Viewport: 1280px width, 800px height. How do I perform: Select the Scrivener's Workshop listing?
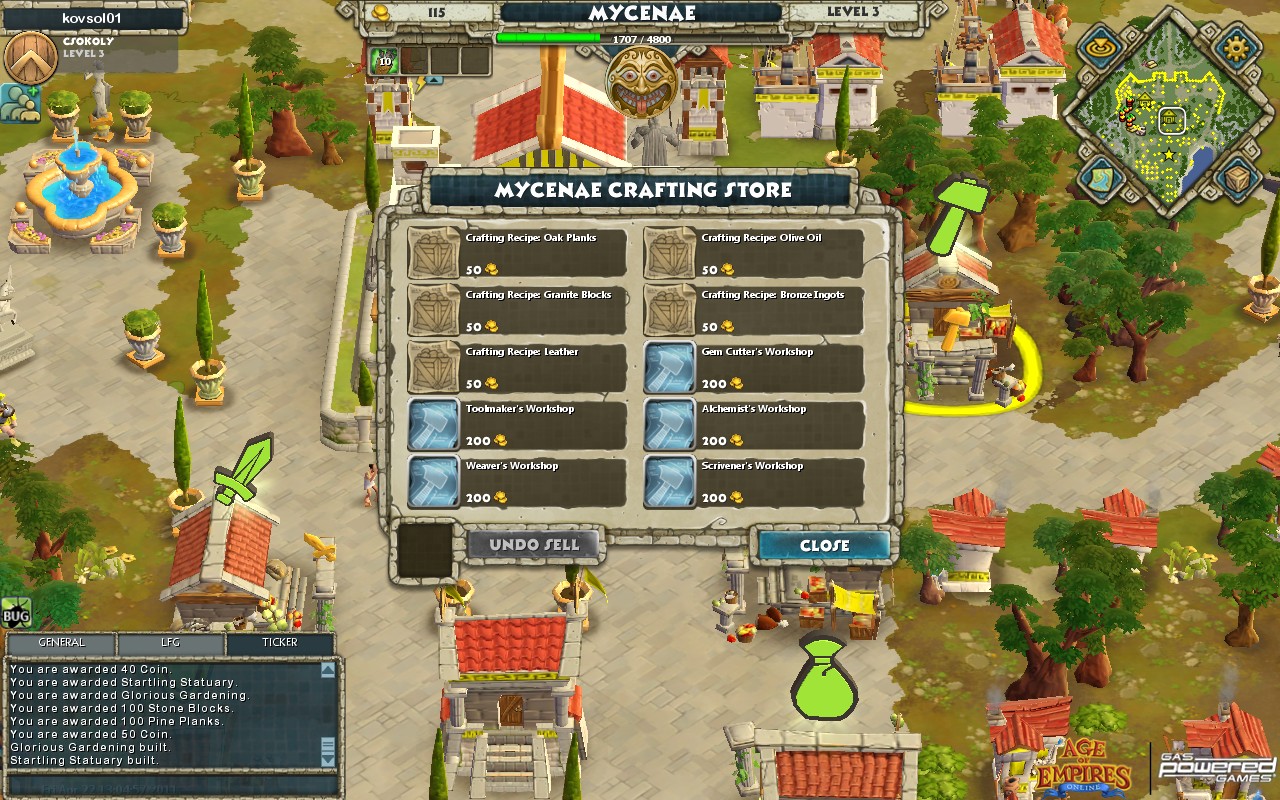coord(753,481)
